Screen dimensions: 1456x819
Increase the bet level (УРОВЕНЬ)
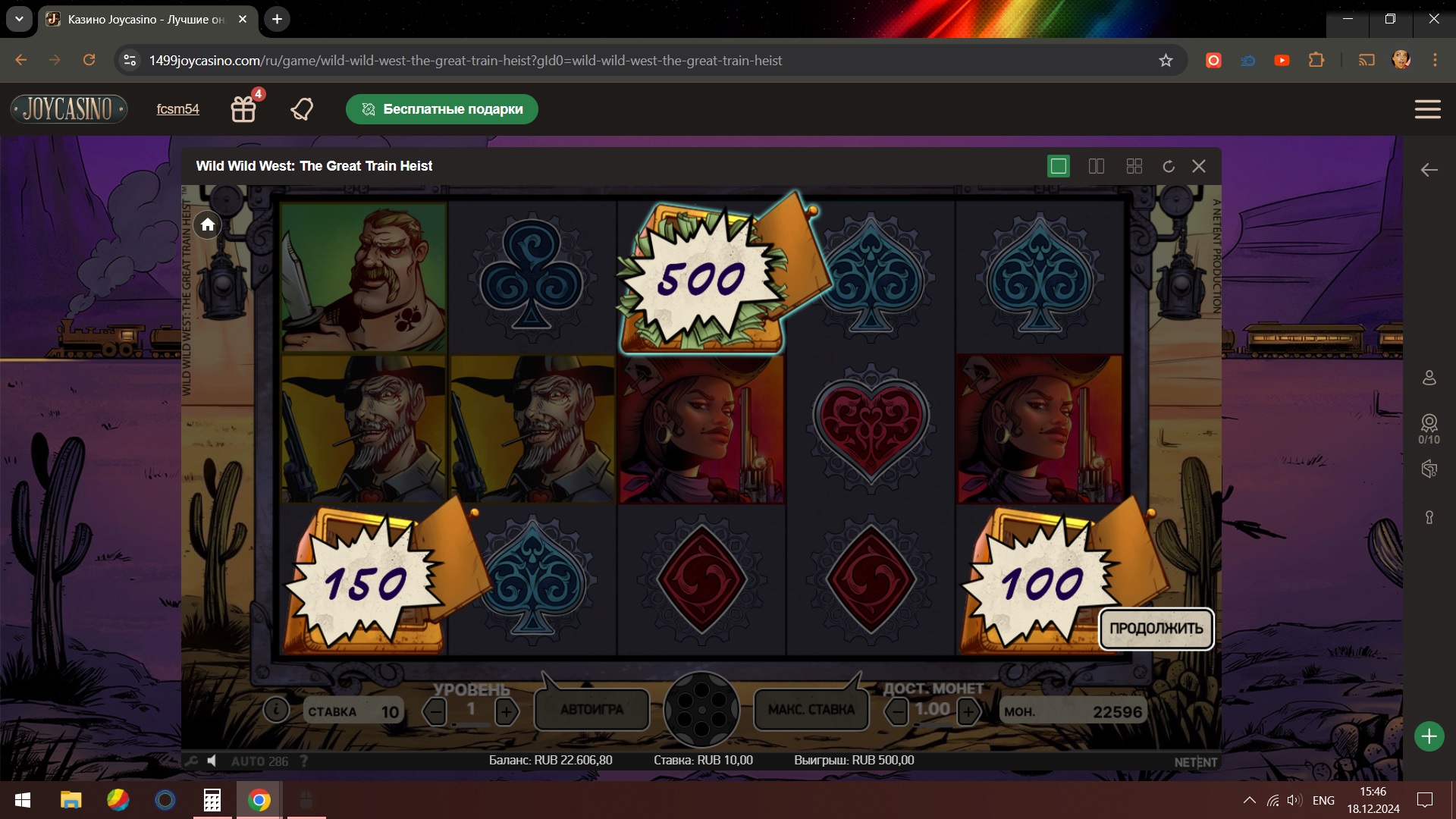507,711
